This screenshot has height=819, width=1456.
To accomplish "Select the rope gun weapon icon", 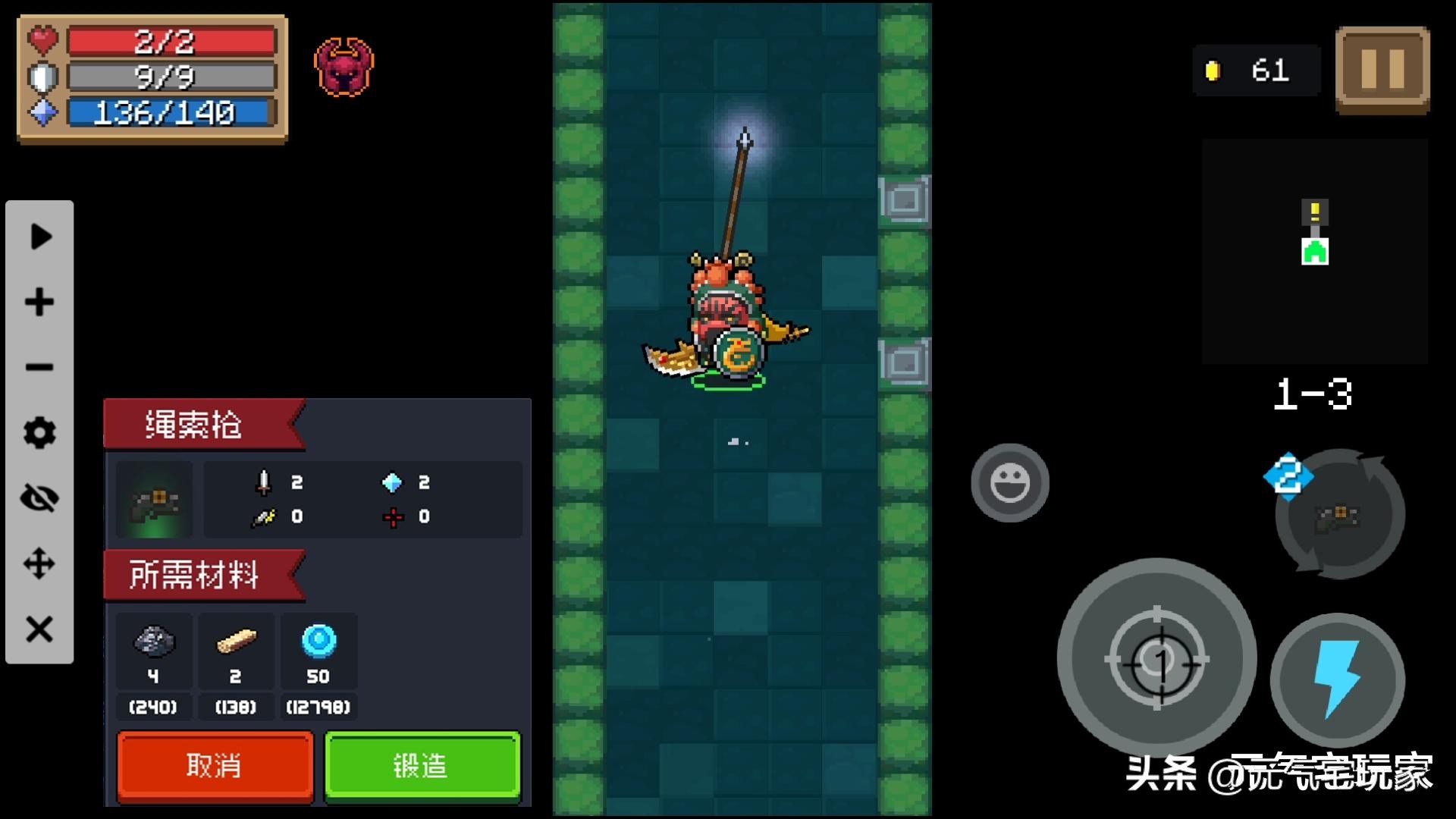I will click(x=155, y=500).
